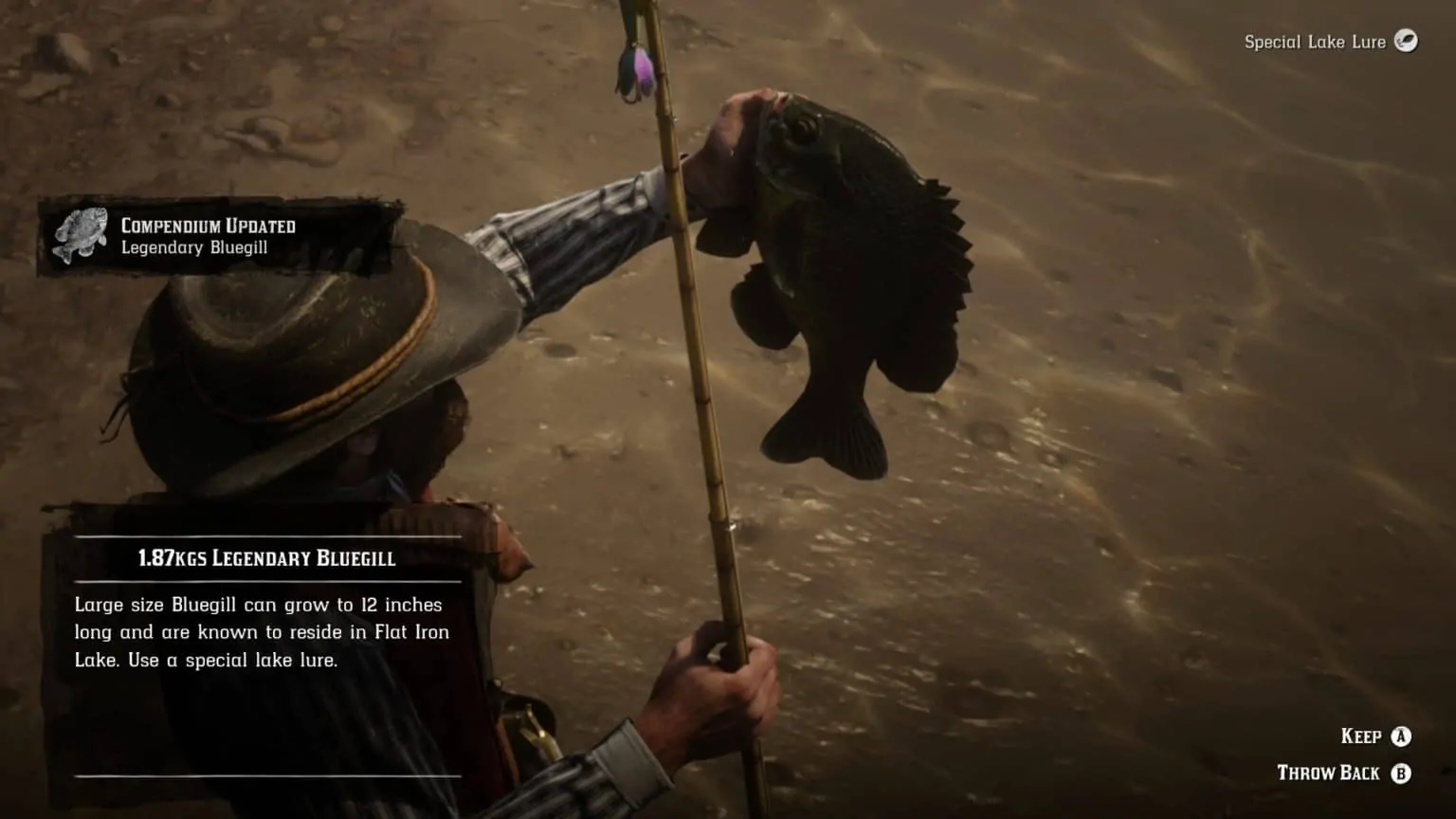Click the circular B button prompt

pos(1401,773)
